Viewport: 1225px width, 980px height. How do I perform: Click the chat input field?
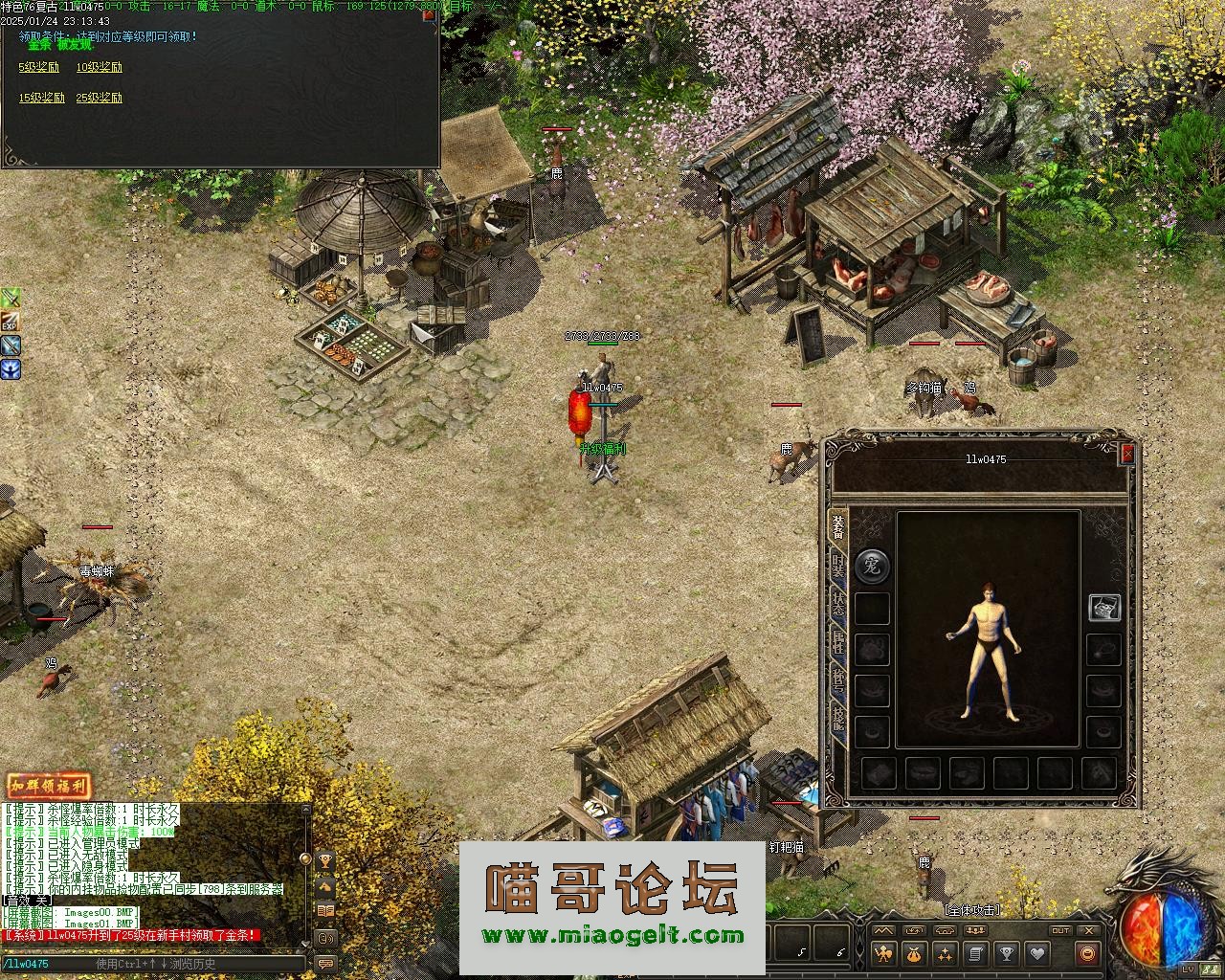coord(153,964)
